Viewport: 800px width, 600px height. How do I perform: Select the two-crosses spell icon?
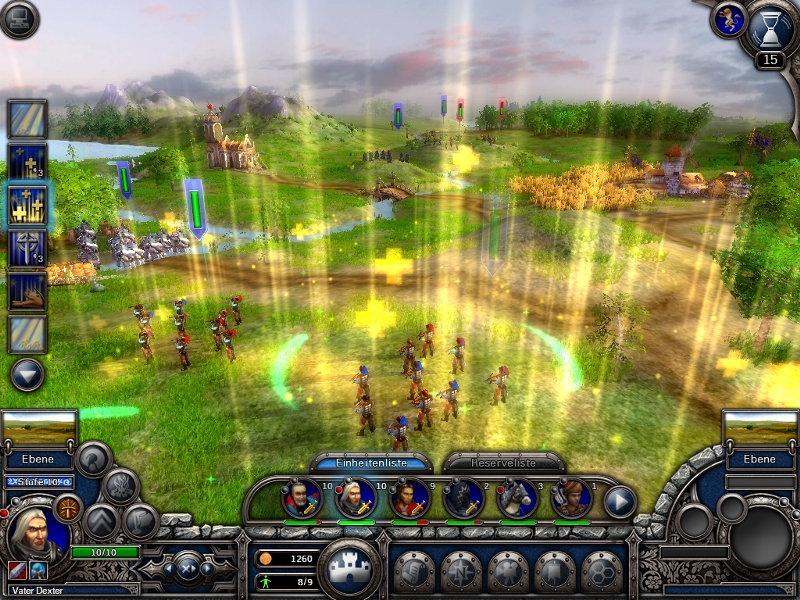[x=28, y=160]
